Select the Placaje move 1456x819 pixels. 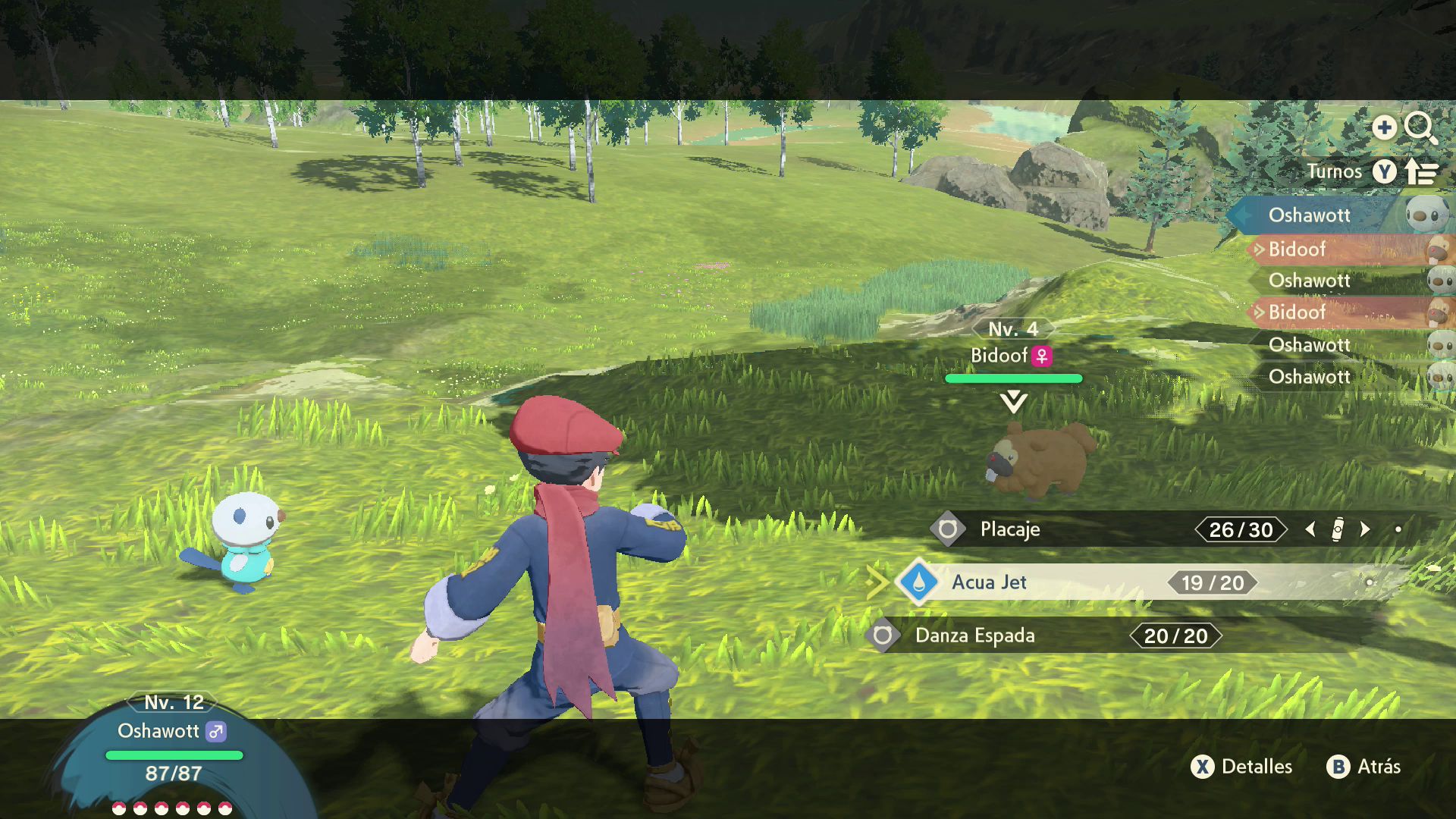[x=1010, y=529]
